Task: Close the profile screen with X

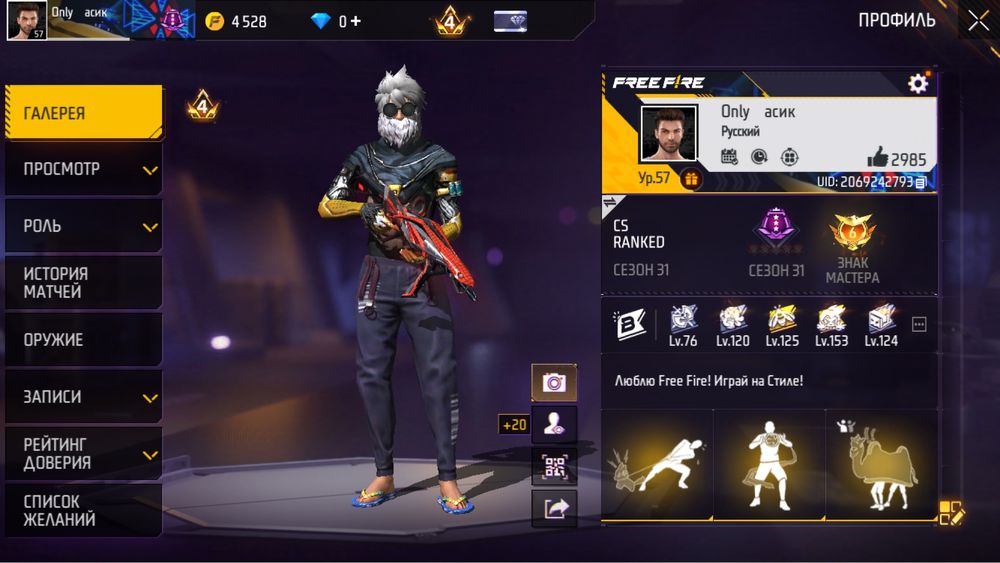Action: tap(977, 20)
